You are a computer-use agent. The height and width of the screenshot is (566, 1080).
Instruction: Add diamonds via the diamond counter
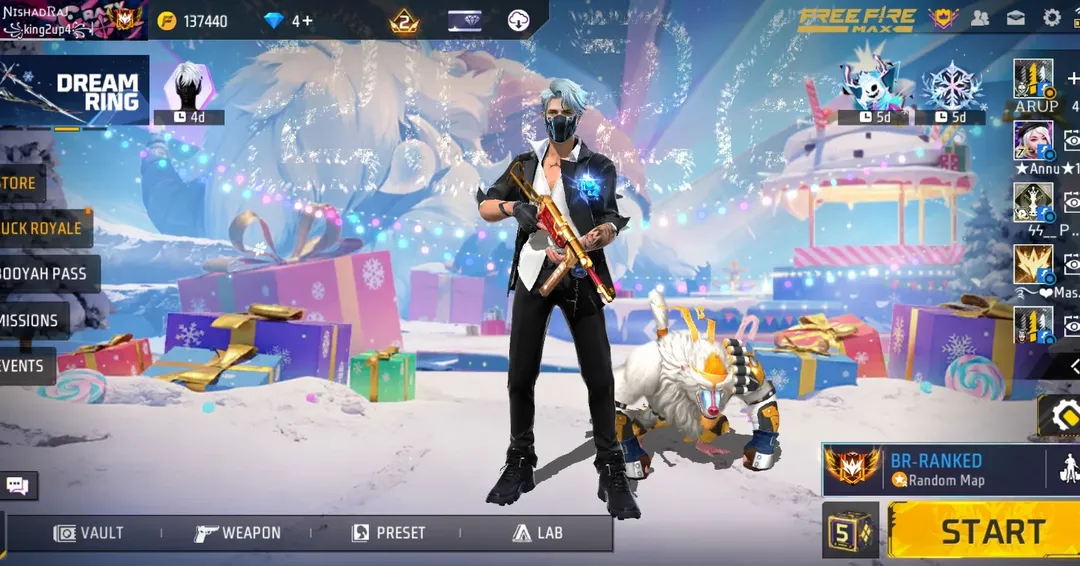[288, 21]
